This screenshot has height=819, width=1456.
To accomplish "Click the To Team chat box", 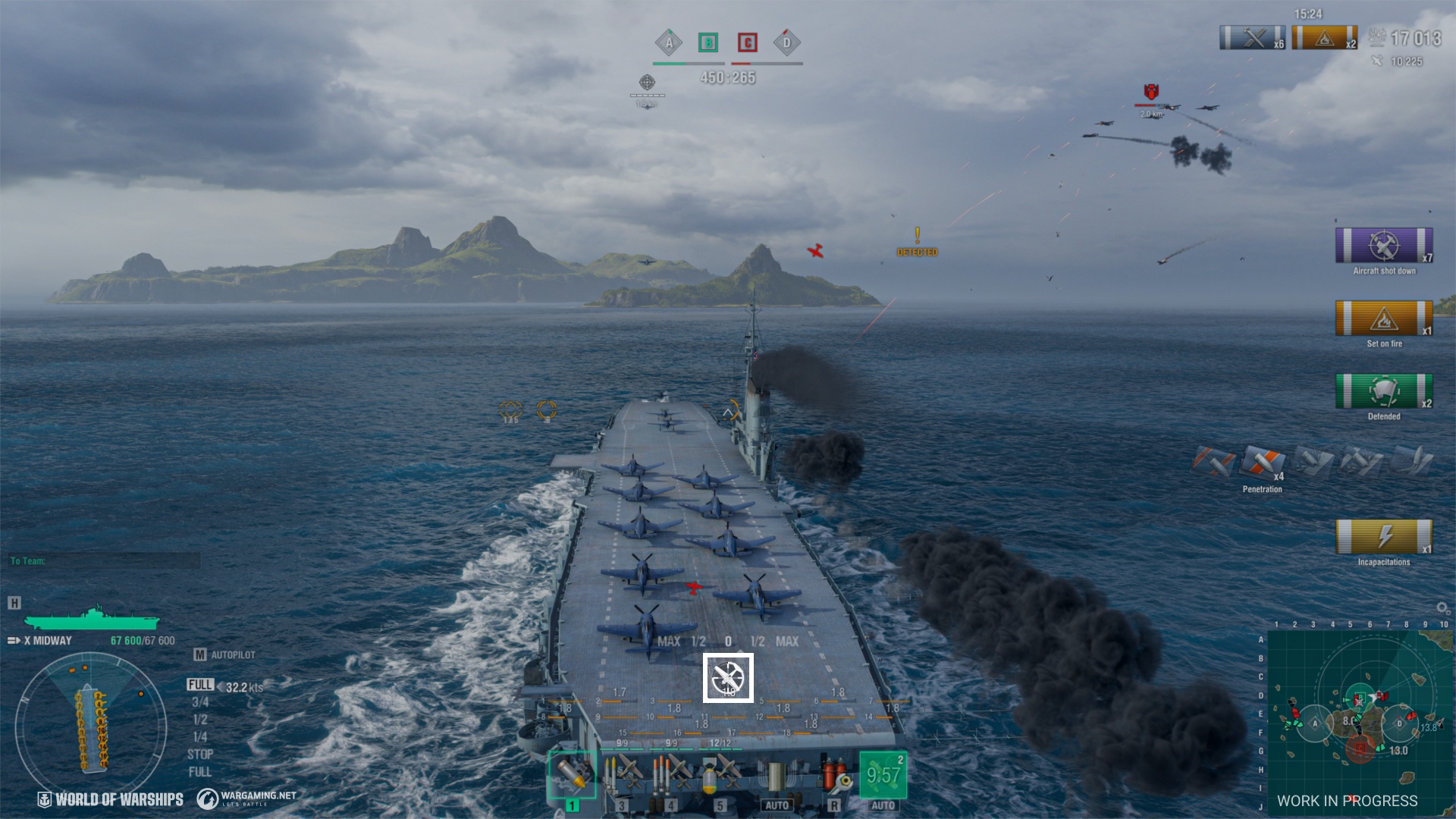I will 105,561.
